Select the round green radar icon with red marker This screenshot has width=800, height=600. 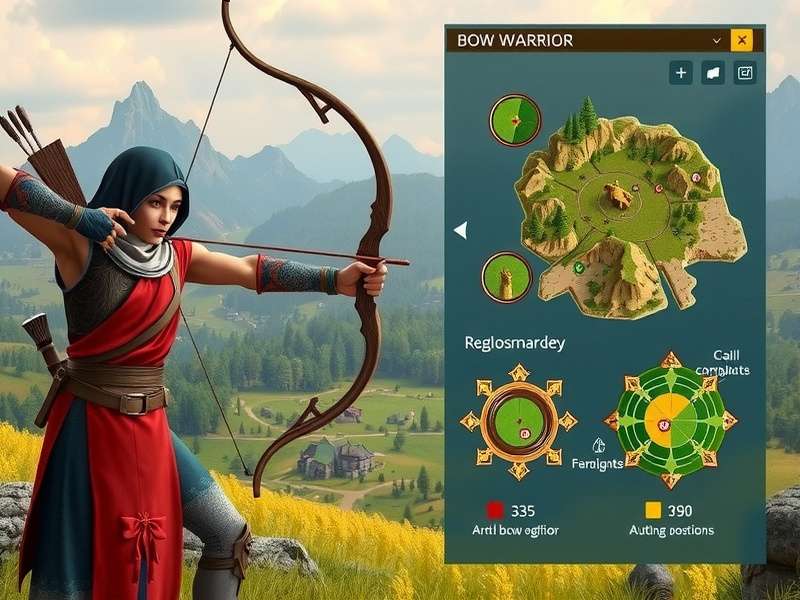[515, 120]
